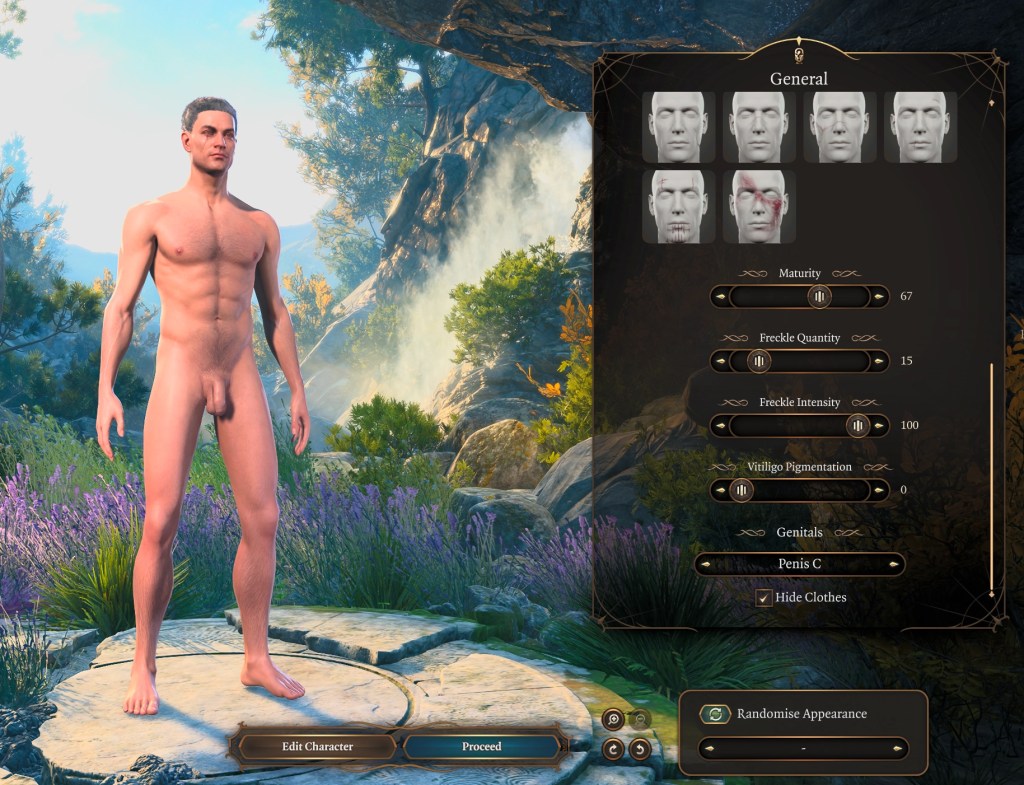
Task: Click the Freckle Intensity slider handle
Action: 858,426
